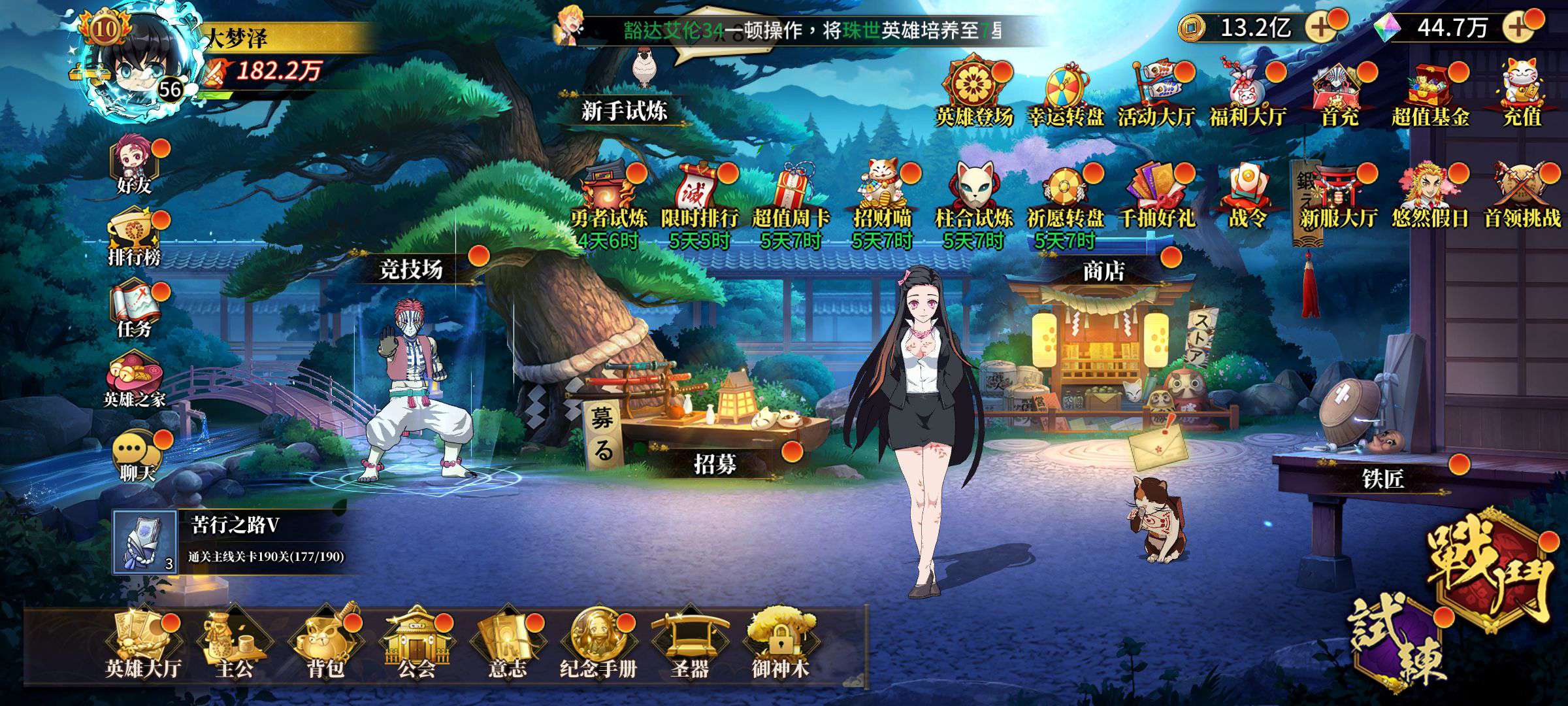Open the 首充 first-recharge offer
The width and height of the screenshot is (1568, 706).
pyautogui.click(x=1339, y=95)
